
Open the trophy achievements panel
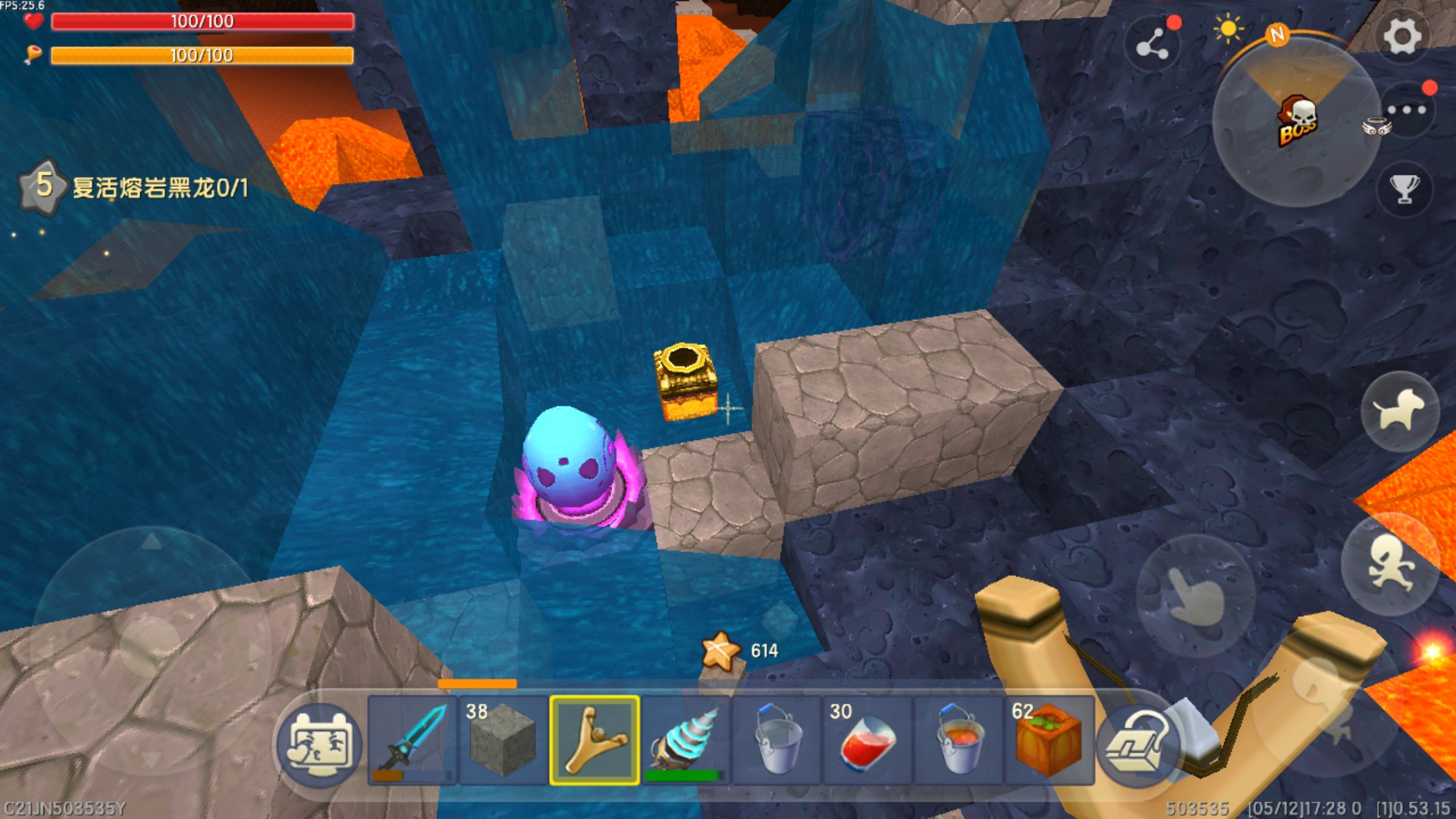[x=1404, y=188]
